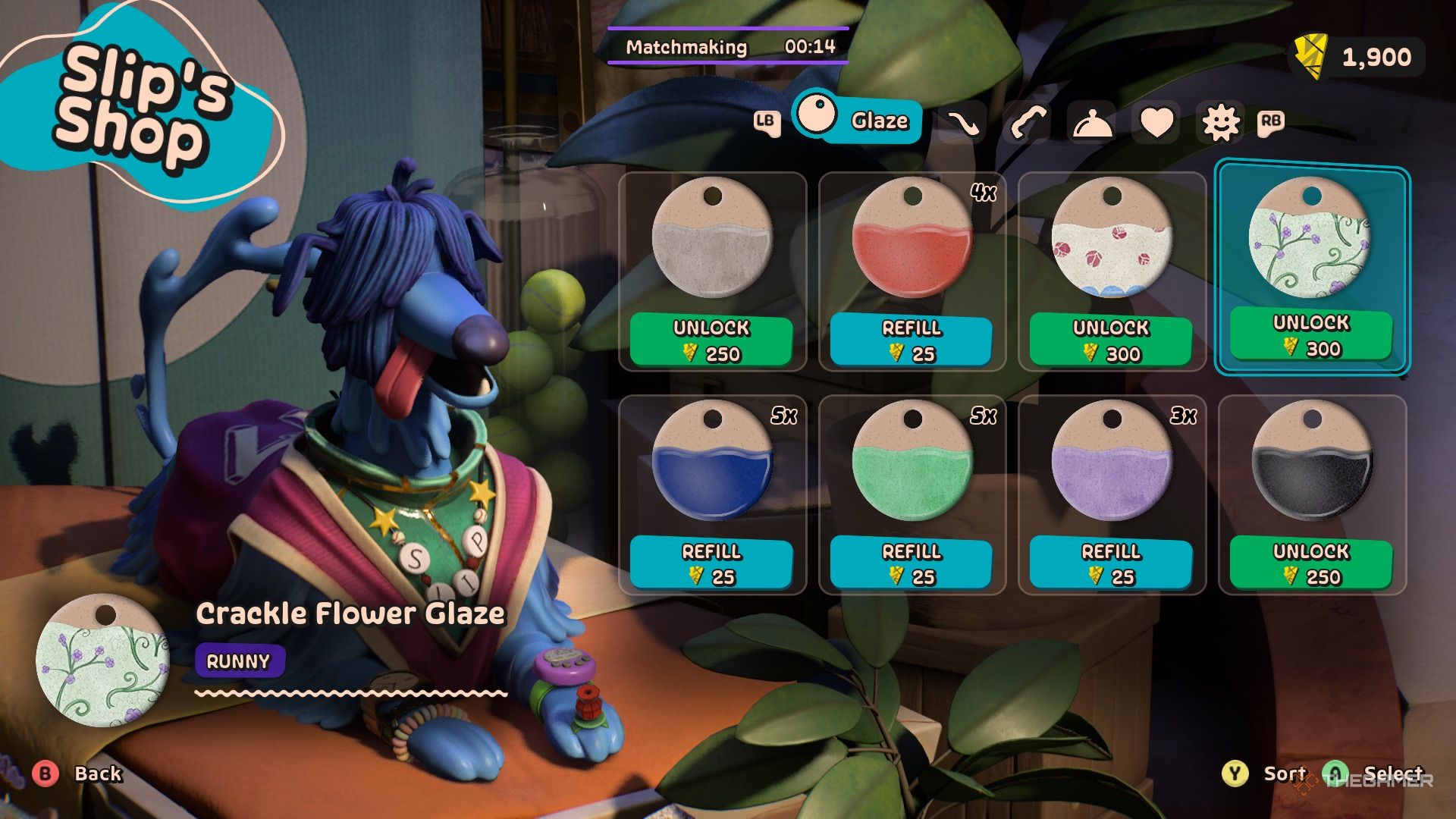Open the curved handle category tab
The height and width of the screenshot is (819, 1456).
[x=1027, y=122]
